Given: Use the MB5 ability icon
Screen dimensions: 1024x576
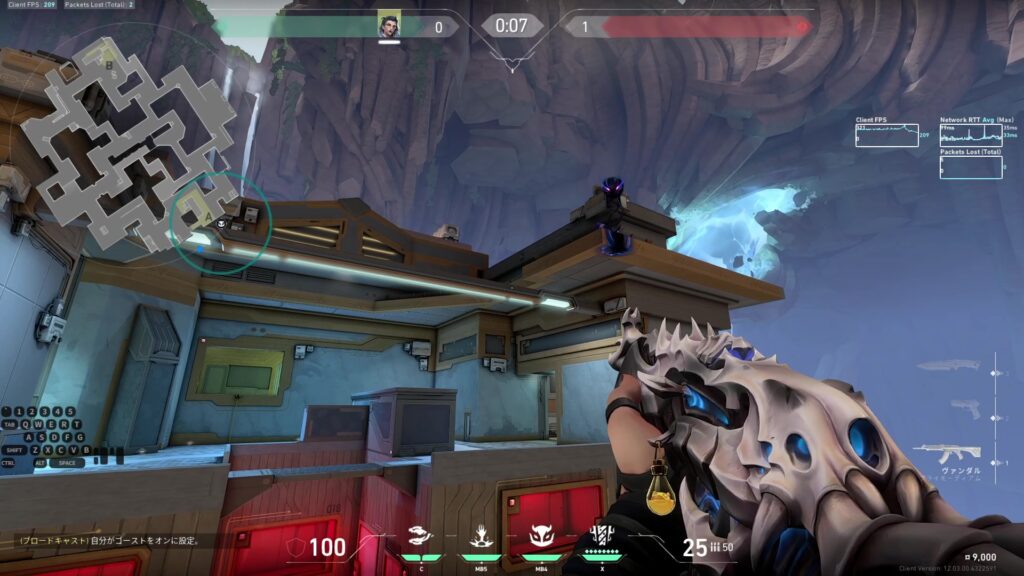Looking at the screenshot, I should click(480, 536).
